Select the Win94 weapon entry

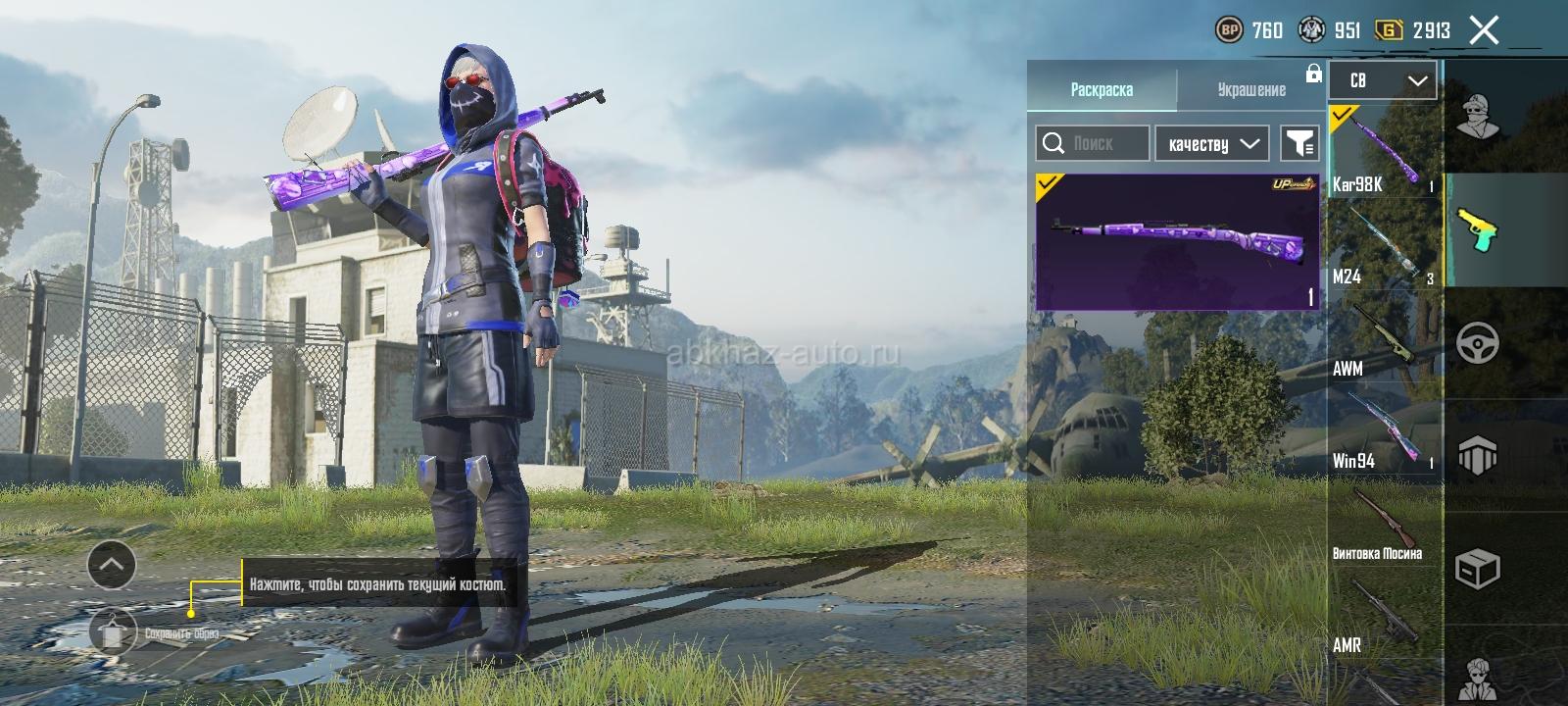click(x=1384, y=431)
